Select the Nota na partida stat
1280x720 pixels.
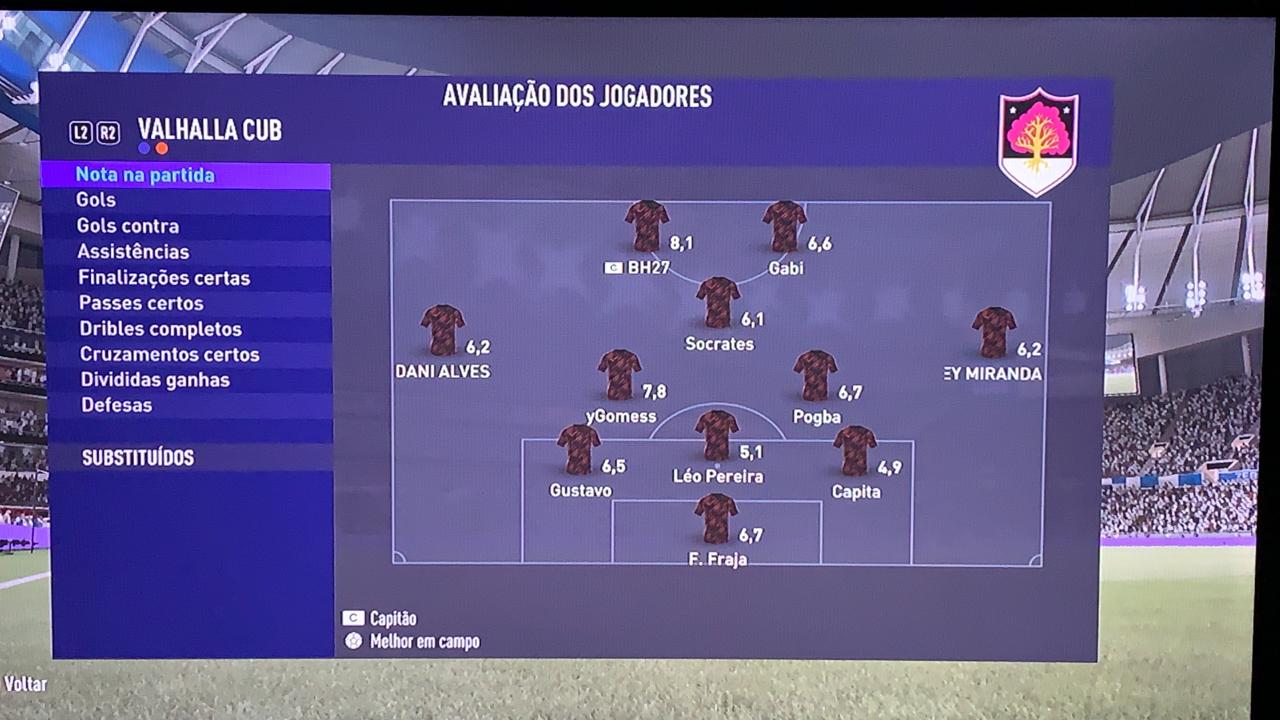(x=145, y=175)
